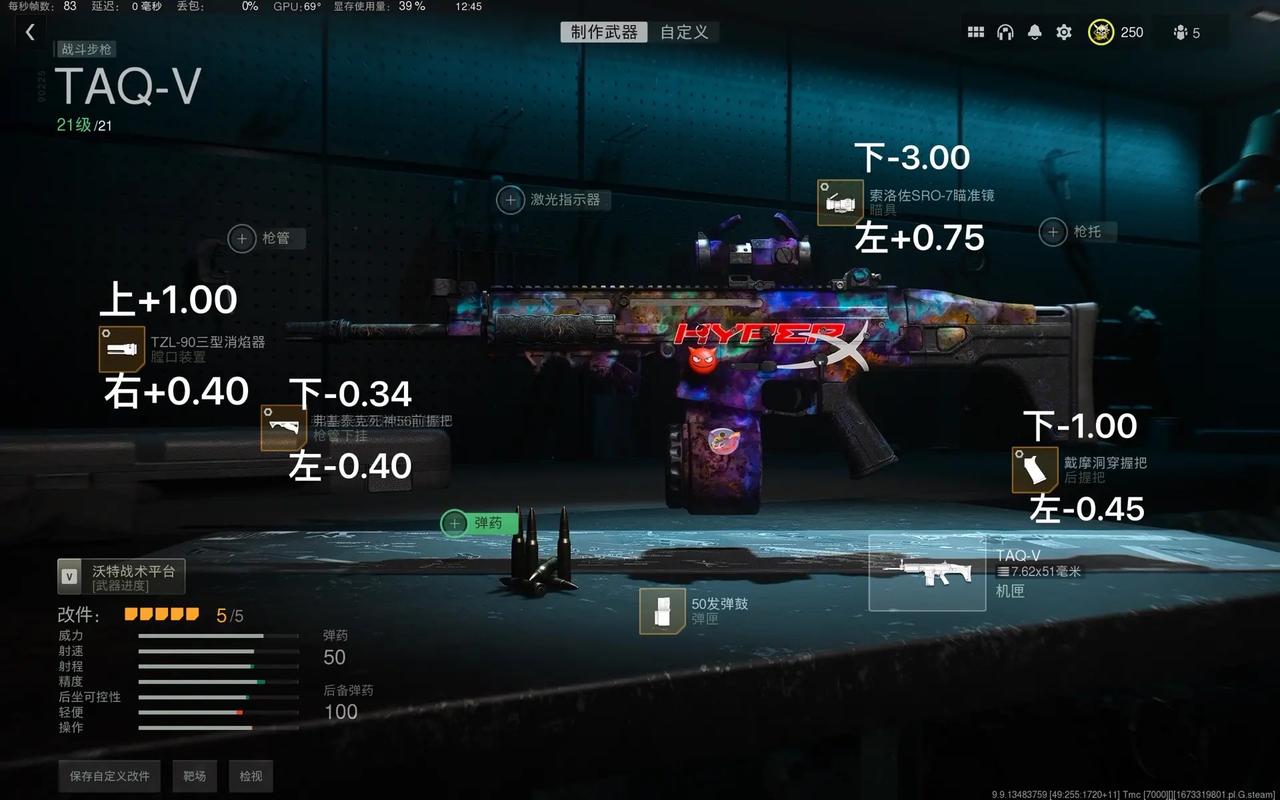1280x800 pixels.
Task: Go back with the top-left arrow
Action: pos(30,32)
